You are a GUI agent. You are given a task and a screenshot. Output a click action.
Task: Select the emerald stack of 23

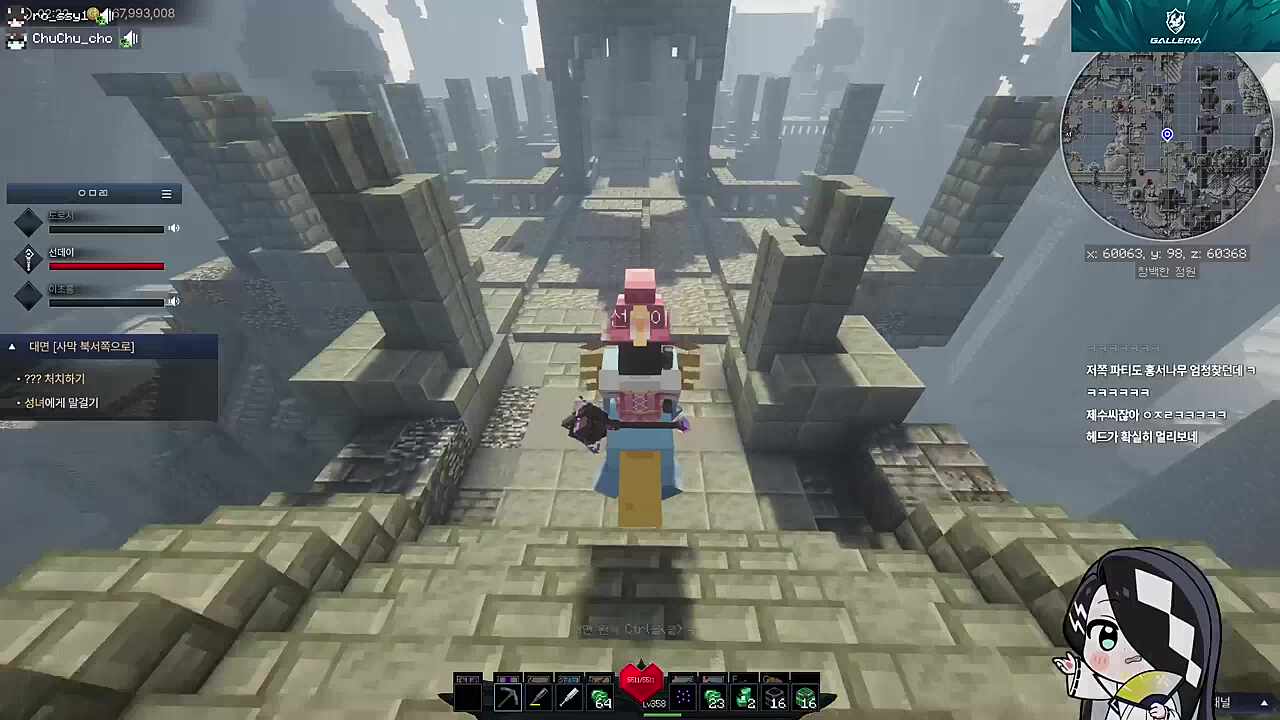[713, 697]
